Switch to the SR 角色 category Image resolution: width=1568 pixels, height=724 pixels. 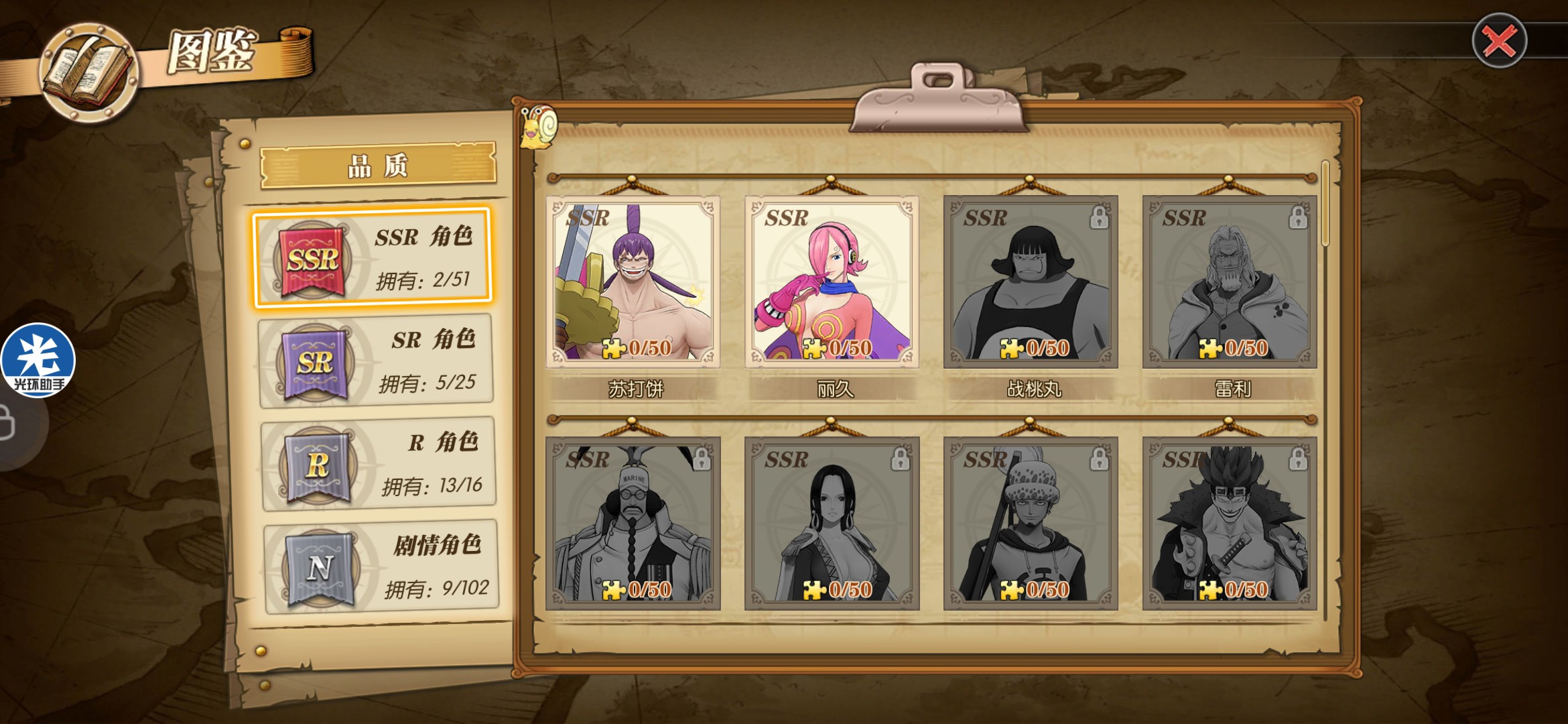375,362
